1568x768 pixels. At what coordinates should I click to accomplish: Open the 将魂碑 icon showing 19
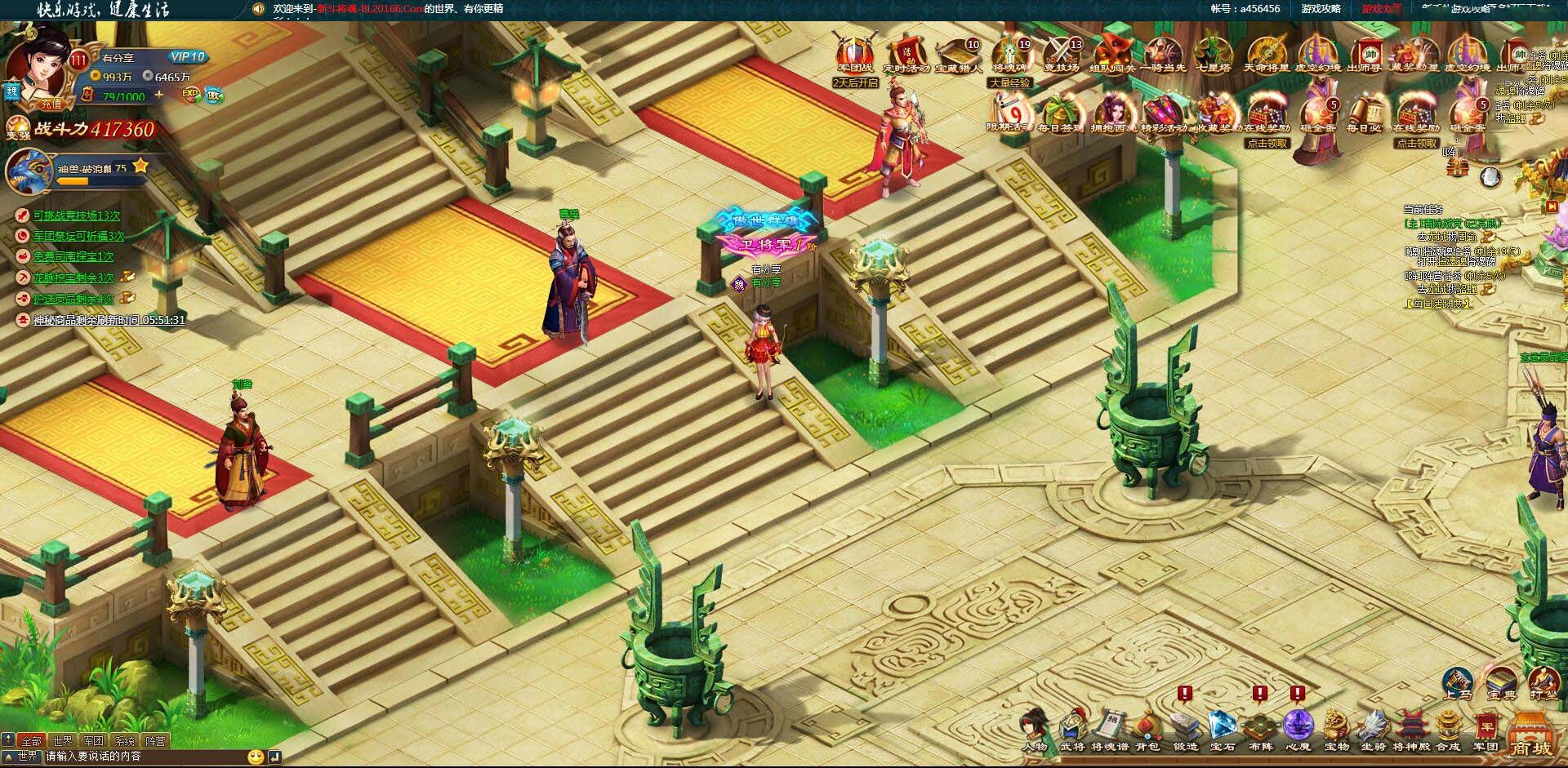click(1009, 52)
